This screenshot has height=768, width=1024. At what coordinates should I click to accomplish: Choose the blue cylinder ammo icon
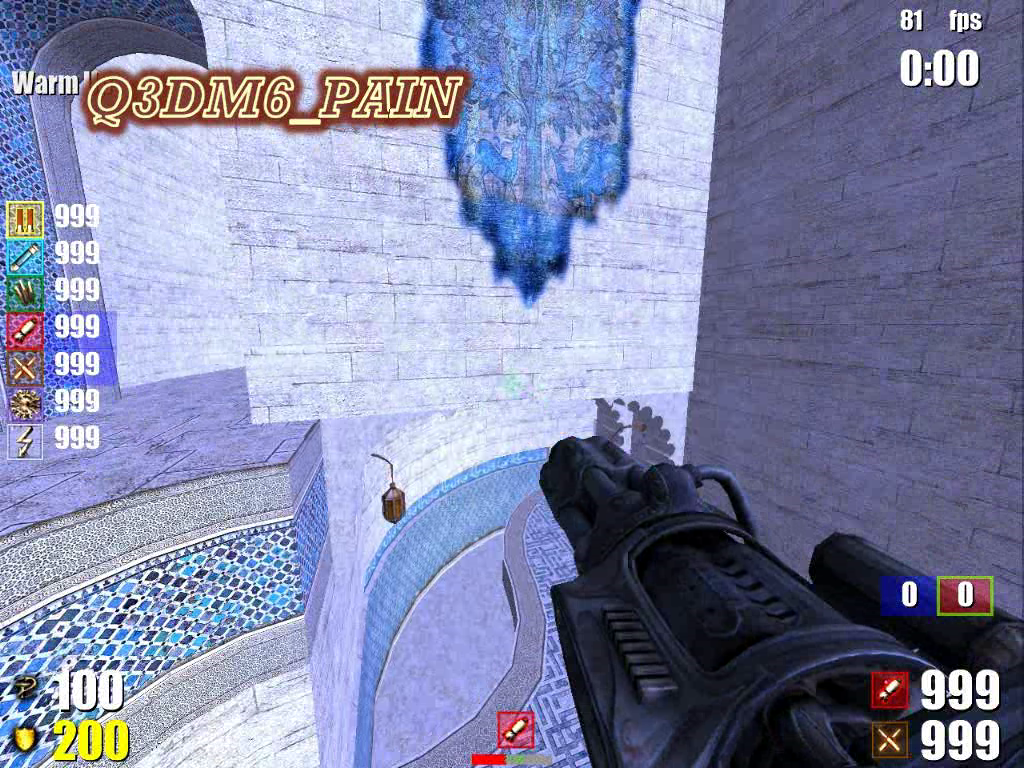pyautogui.click(x=24, y=254)
